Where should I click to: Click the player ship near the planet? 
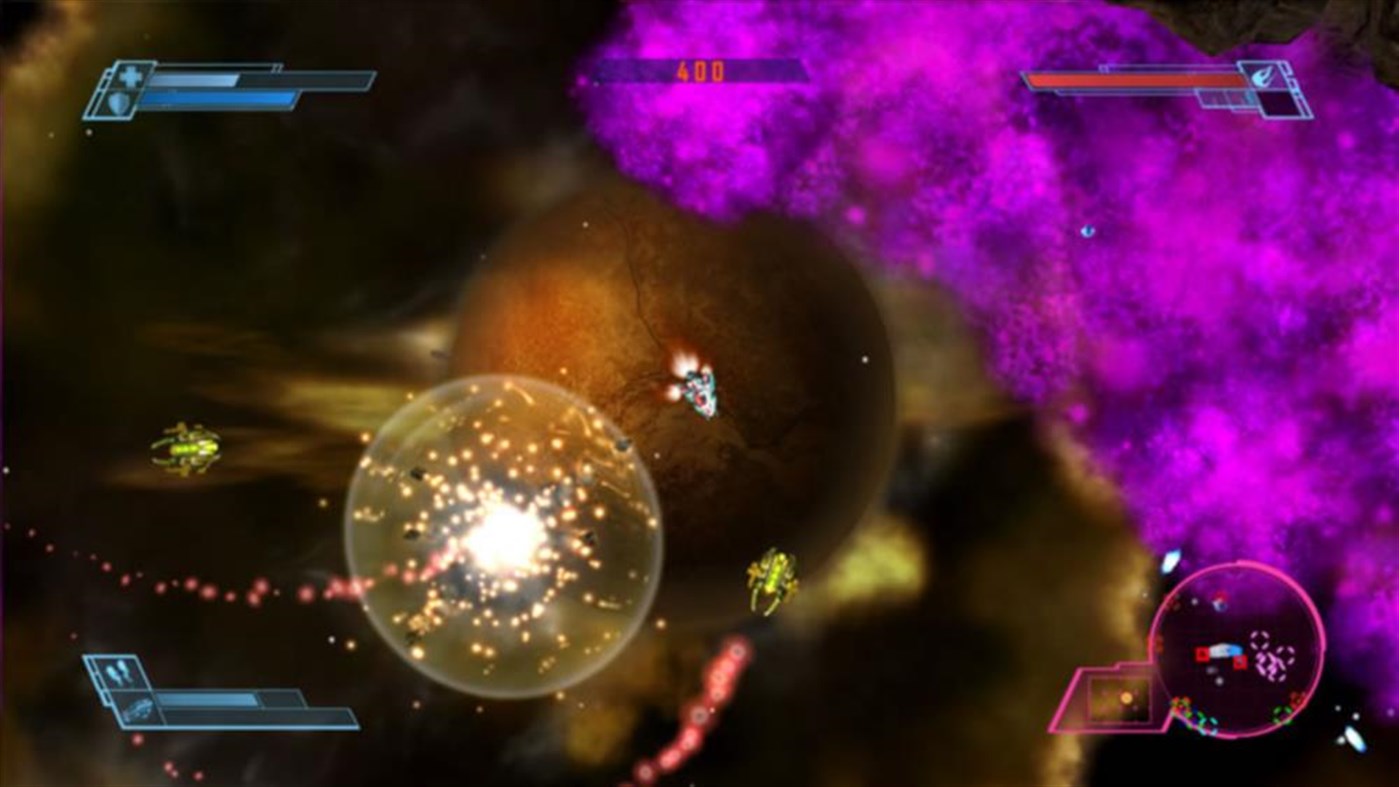[x=702, y=392]
